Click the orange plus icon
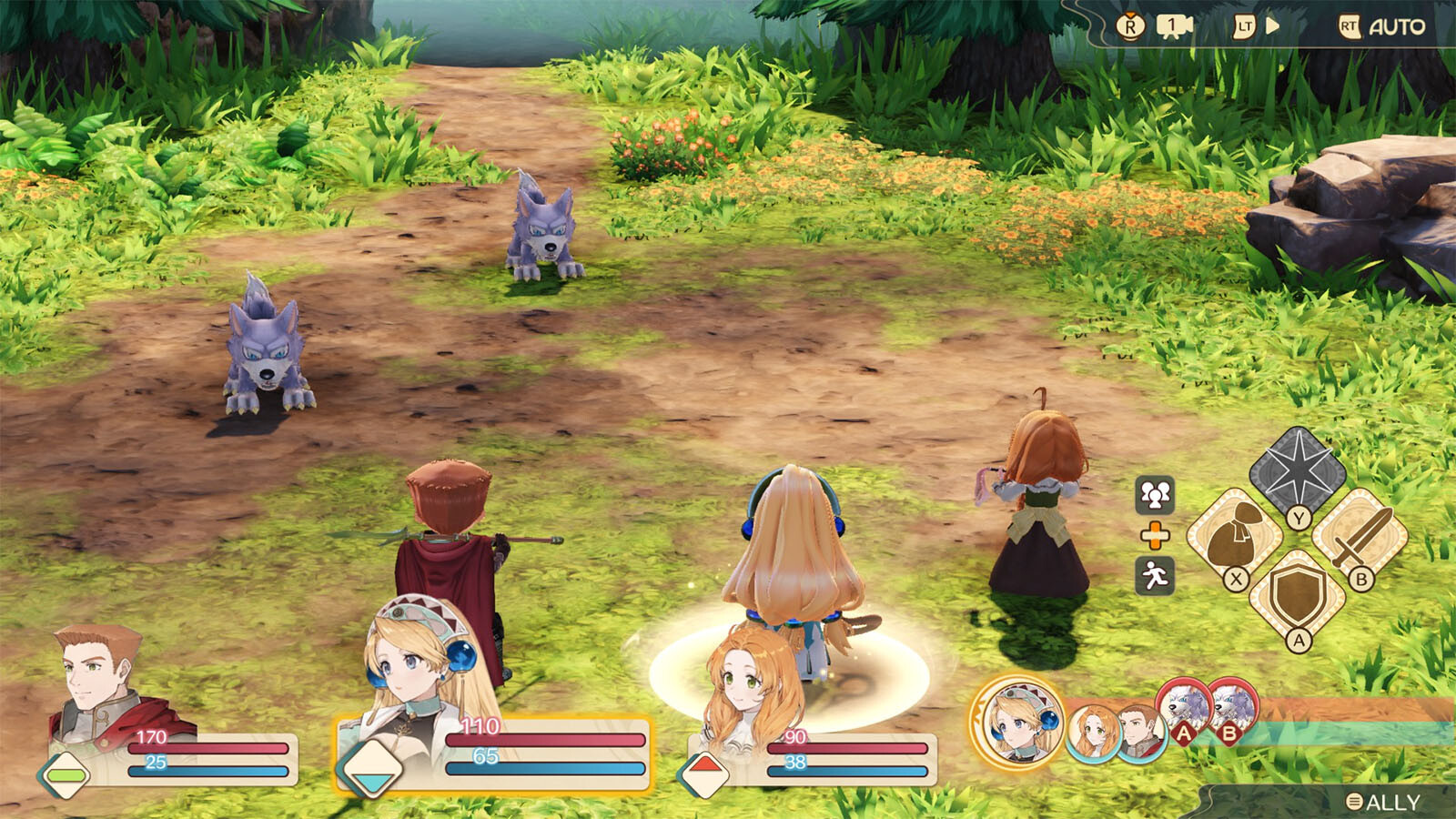The height and width of the screenshot is (819, 1456). [1155, 536]
